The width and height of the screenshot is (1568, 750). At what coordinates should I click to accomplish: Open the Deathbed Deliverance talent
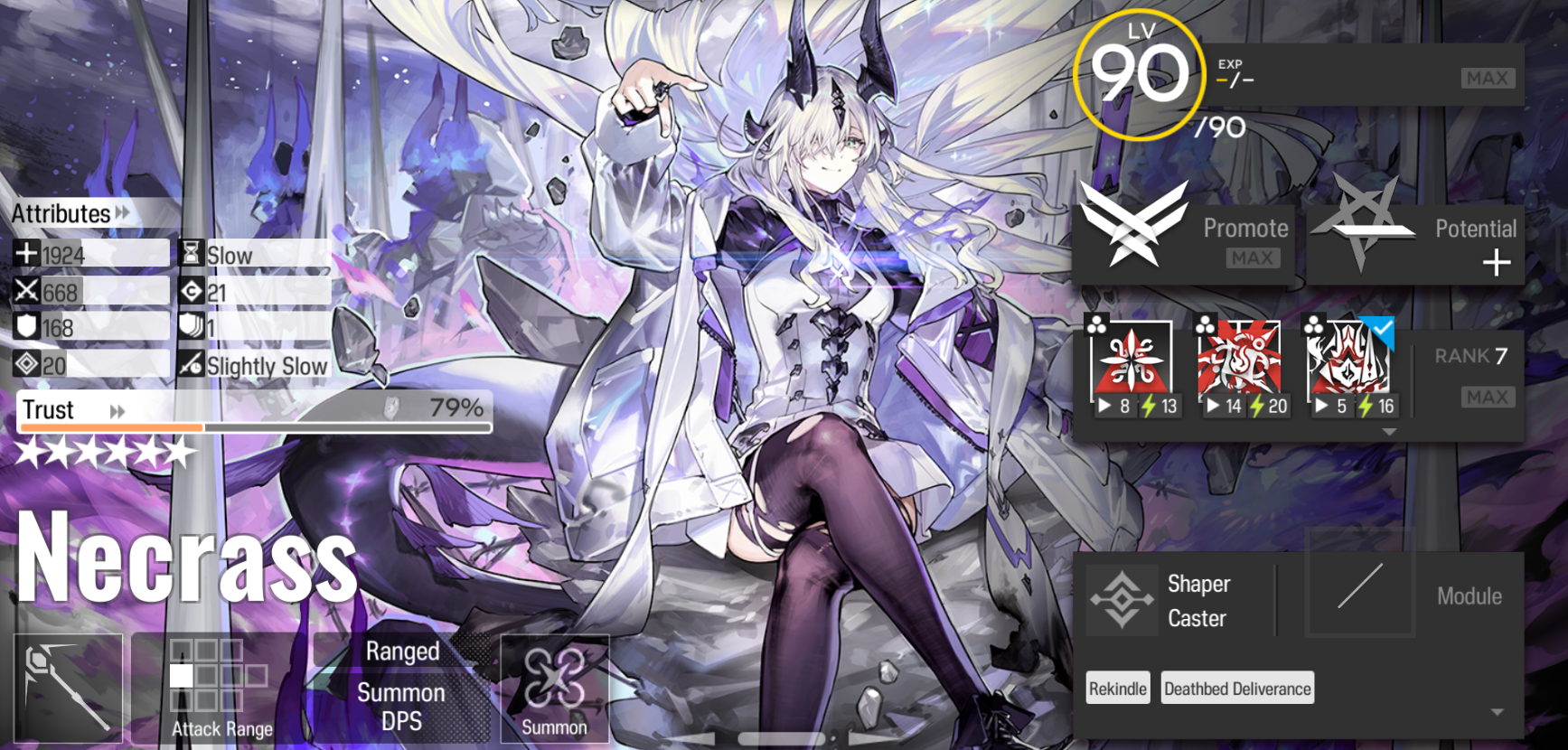[x=1237, y=688]
